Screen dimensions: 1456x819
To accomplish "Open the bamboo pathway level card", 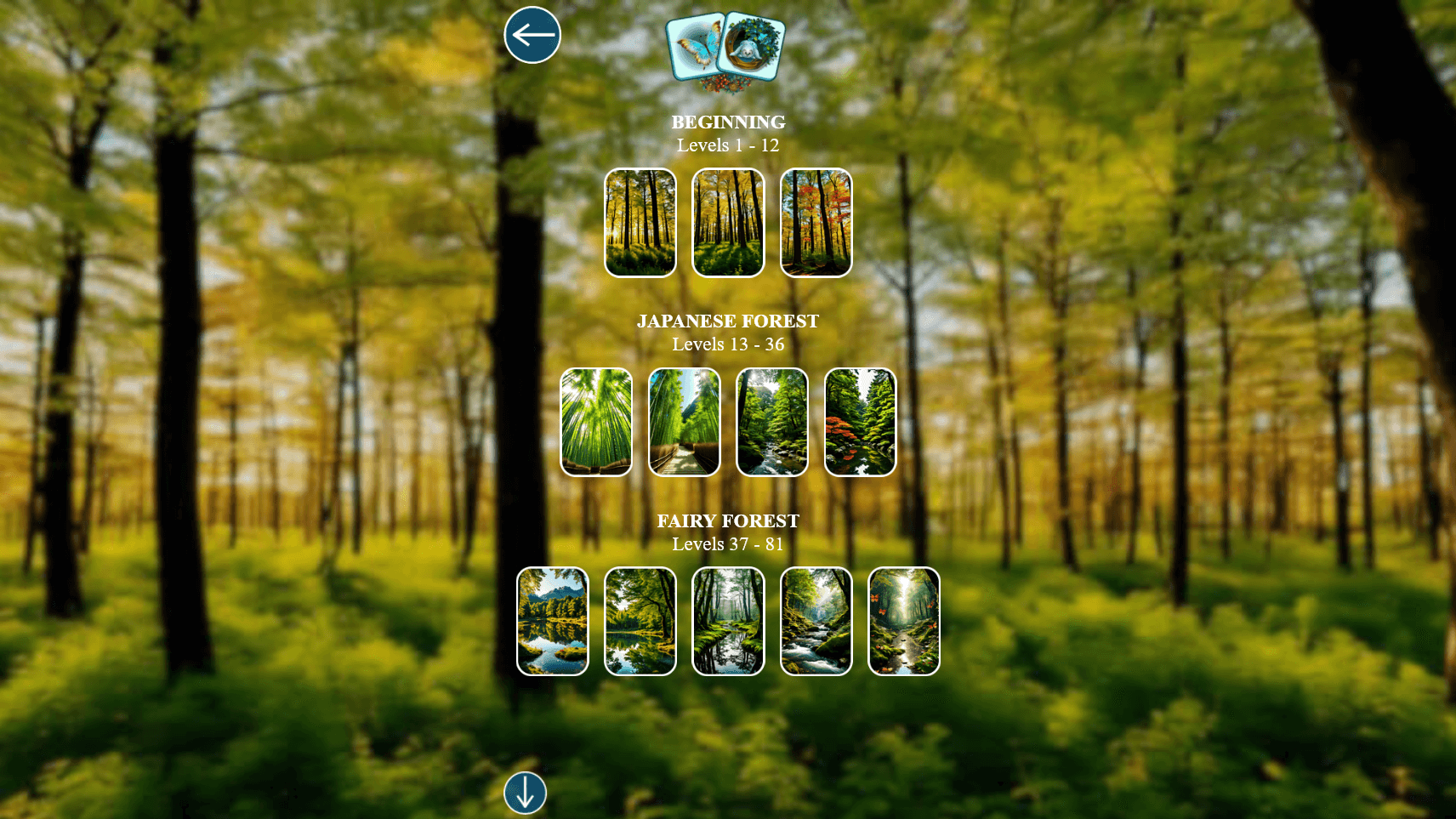I will [684, 423].
